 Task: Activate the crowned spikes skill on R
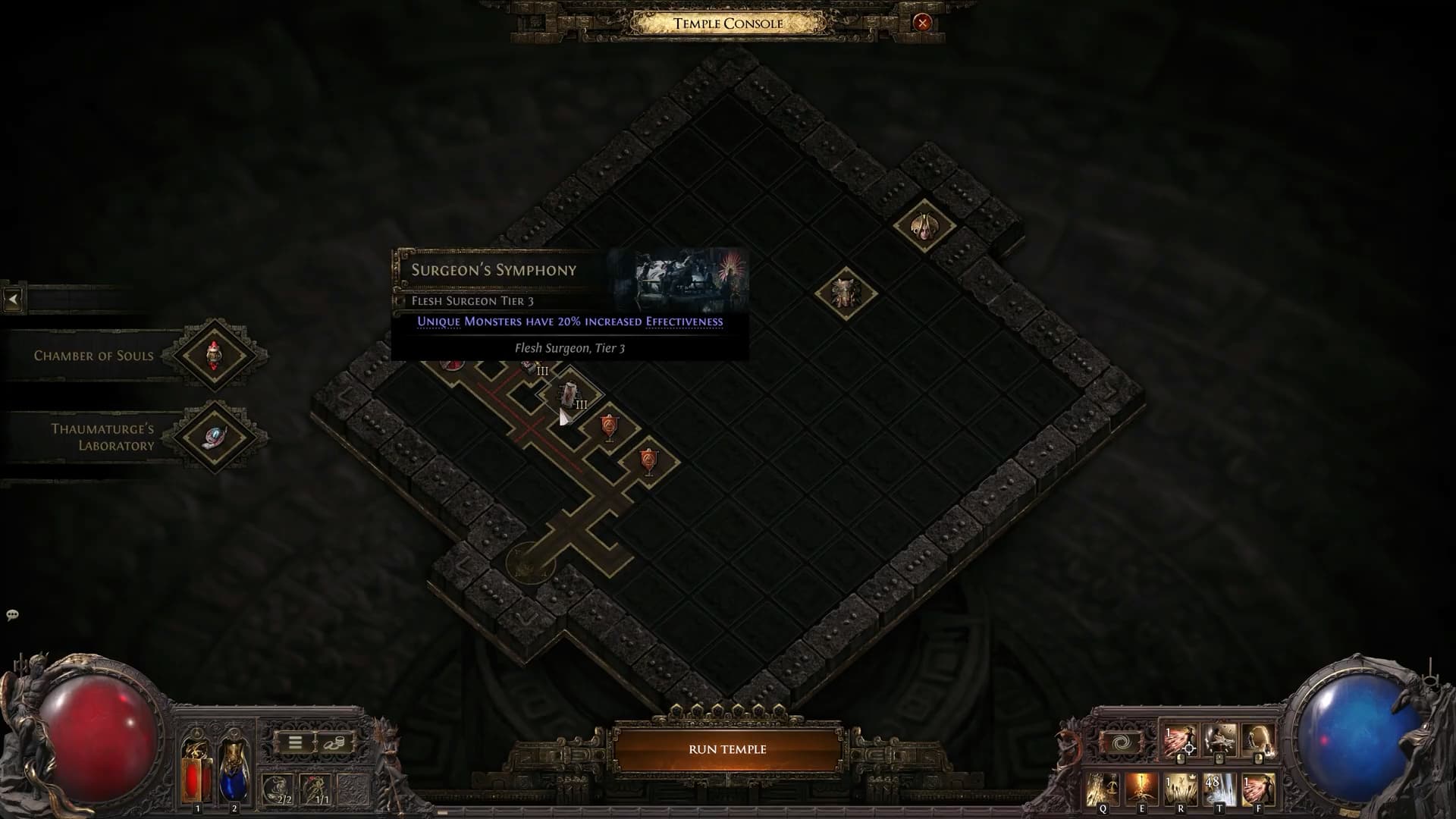pos(1179,789)
